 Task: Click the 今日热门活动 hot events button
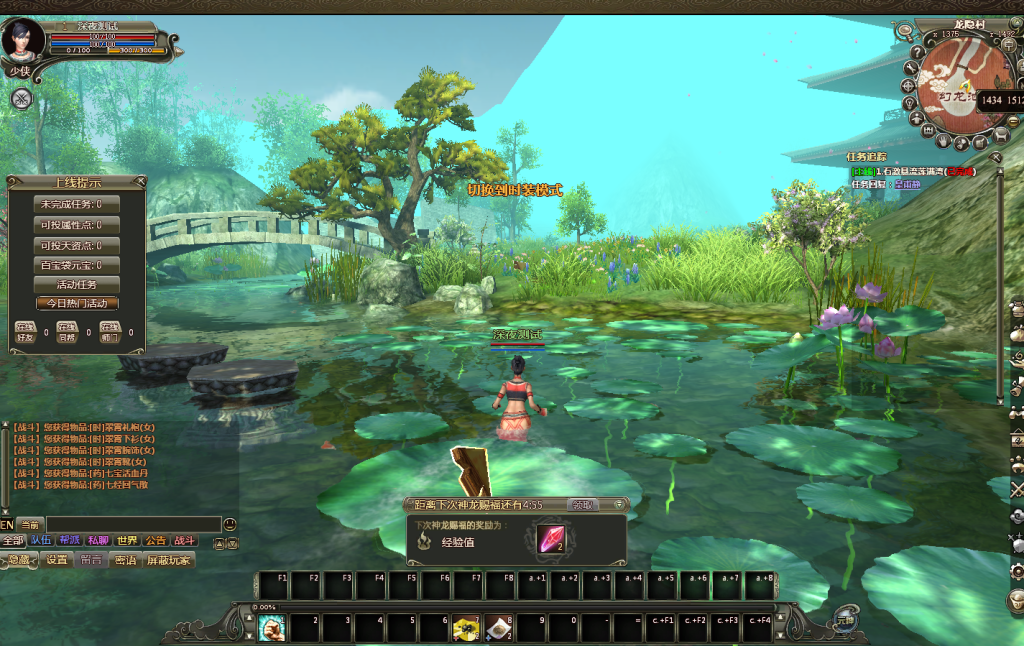(x=77, y=303)
